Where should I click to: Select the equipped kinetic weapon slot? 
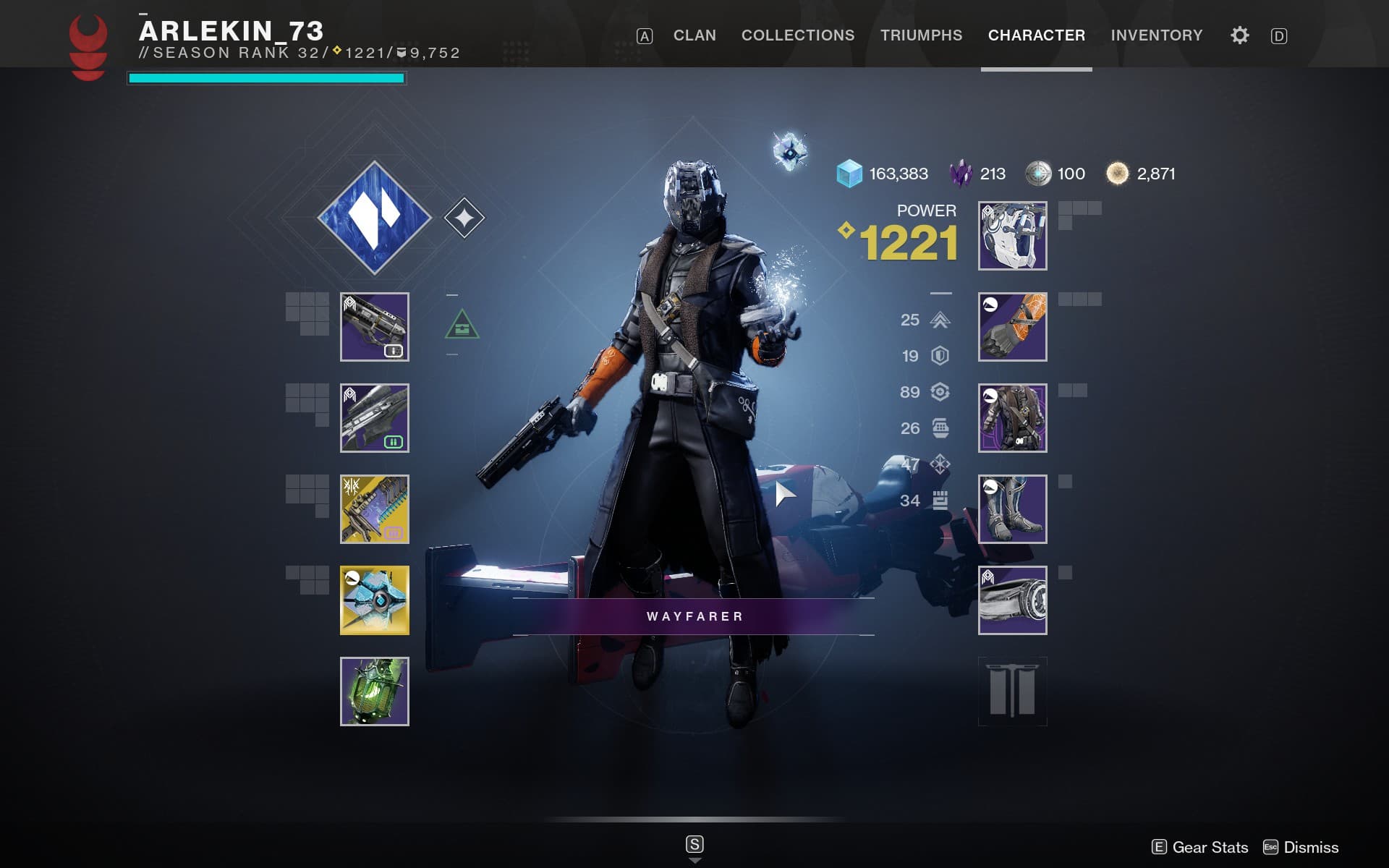pyautogui.click(x=374, y=327)
